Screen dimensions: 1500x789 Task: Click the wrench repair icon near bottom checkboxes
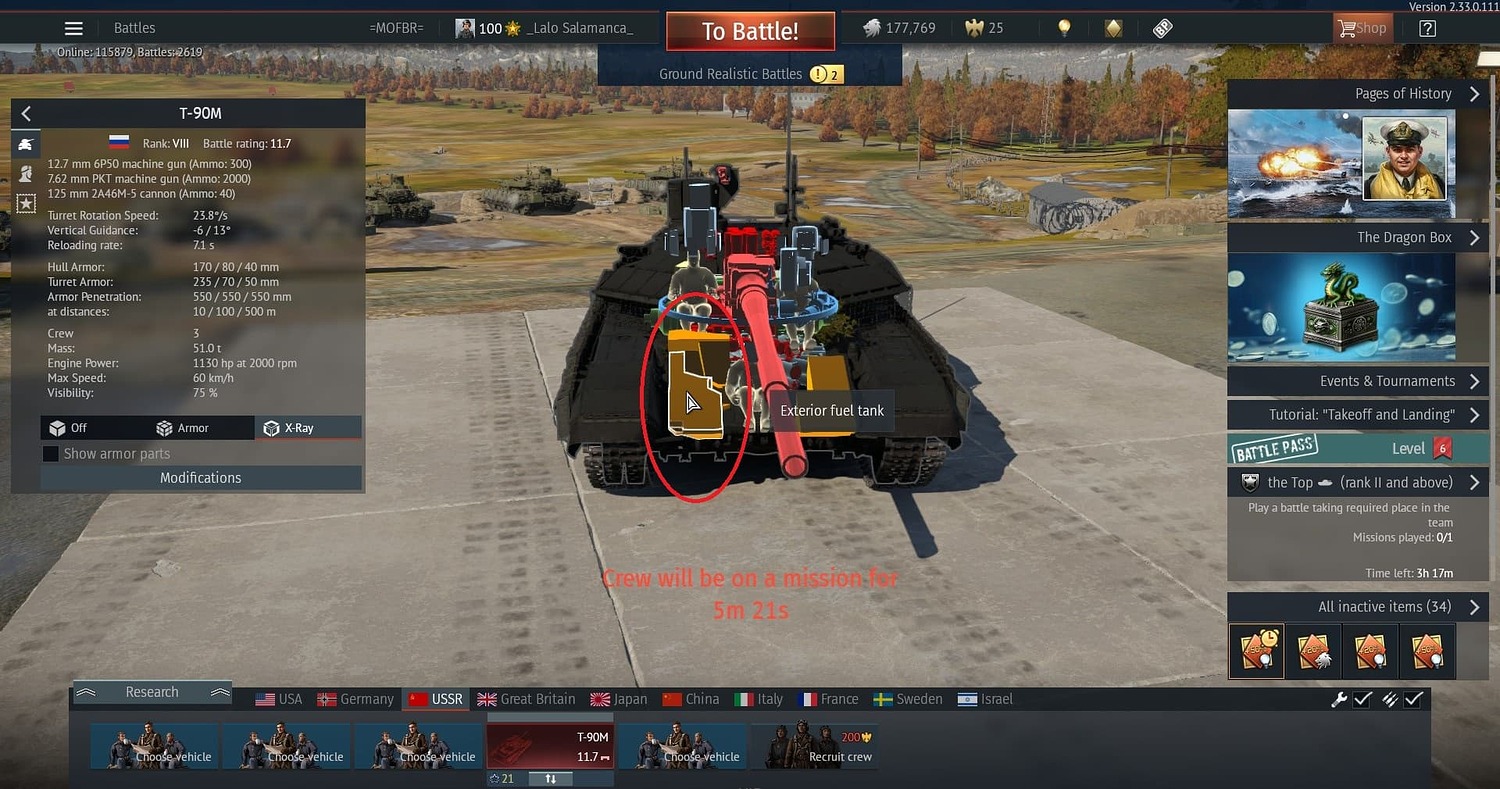1340,699
